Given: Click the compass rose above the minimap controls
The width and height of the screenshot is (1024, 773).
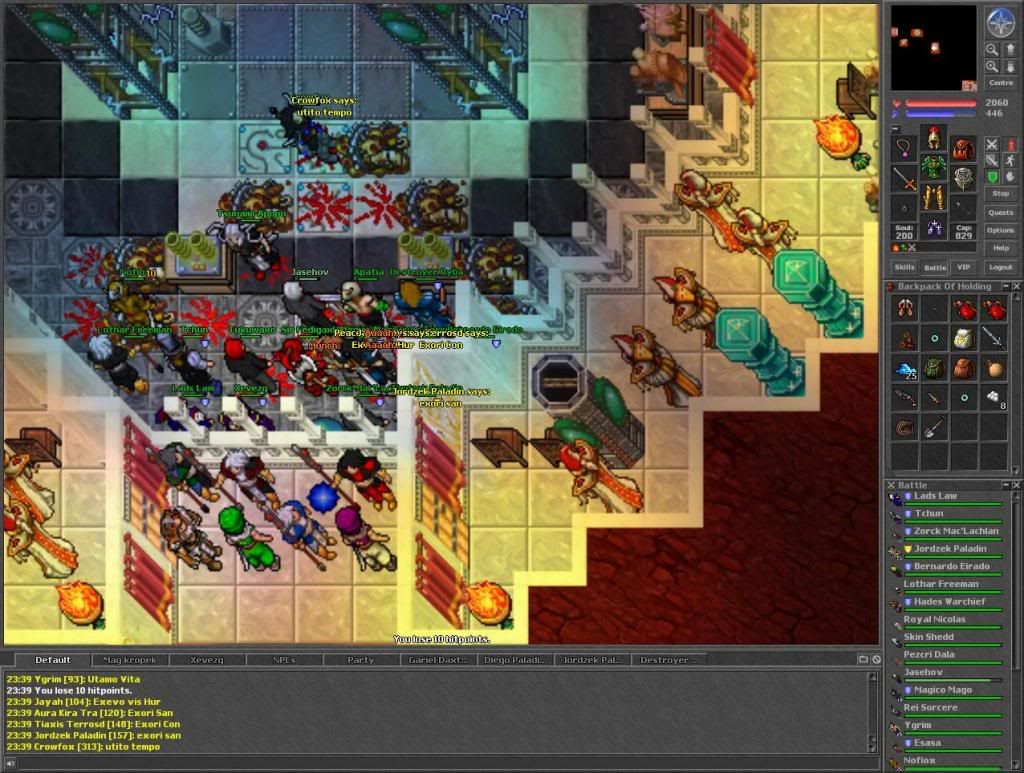Looking at the screenshot, I should [x=1000, y=21].
